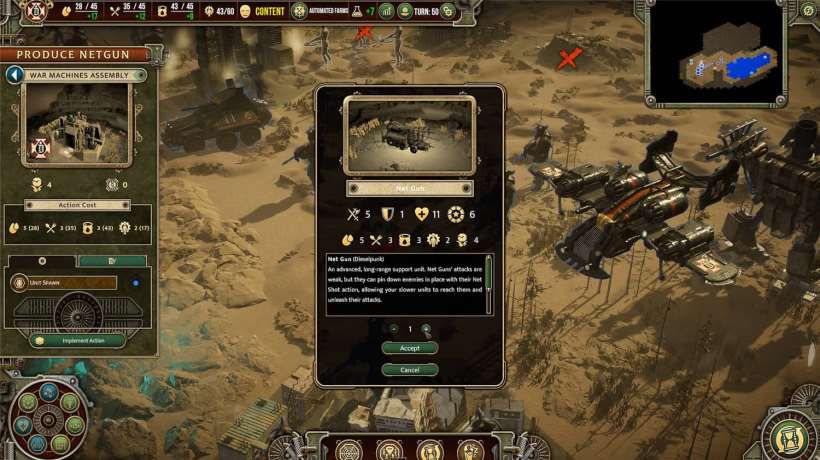The width and height of the screenshot is (820, 460).
Task: Decrease the Net Gun quantity by one
Action: pos(394,329)
